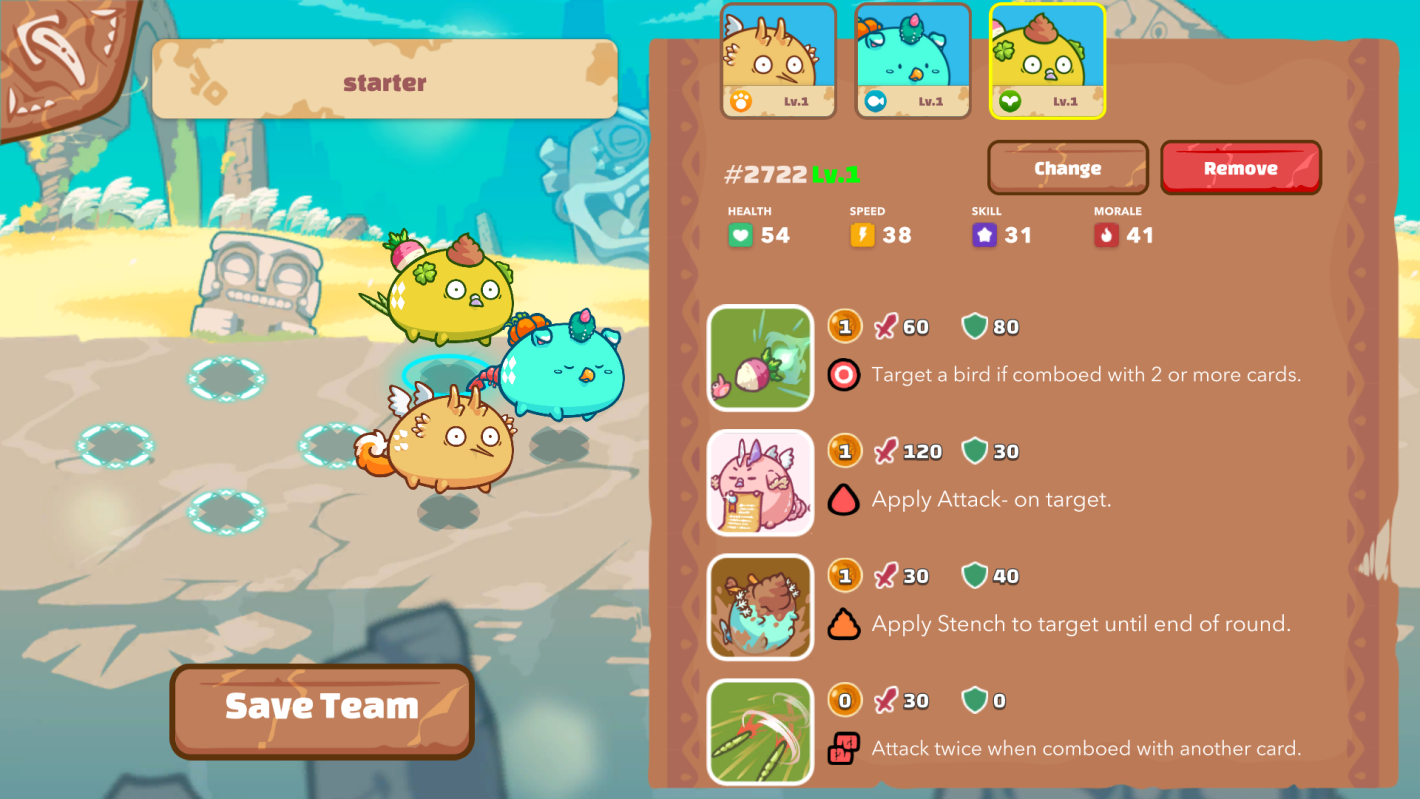
Task: Click the Skill shield stat icon
Action: [x=985, y=235]
